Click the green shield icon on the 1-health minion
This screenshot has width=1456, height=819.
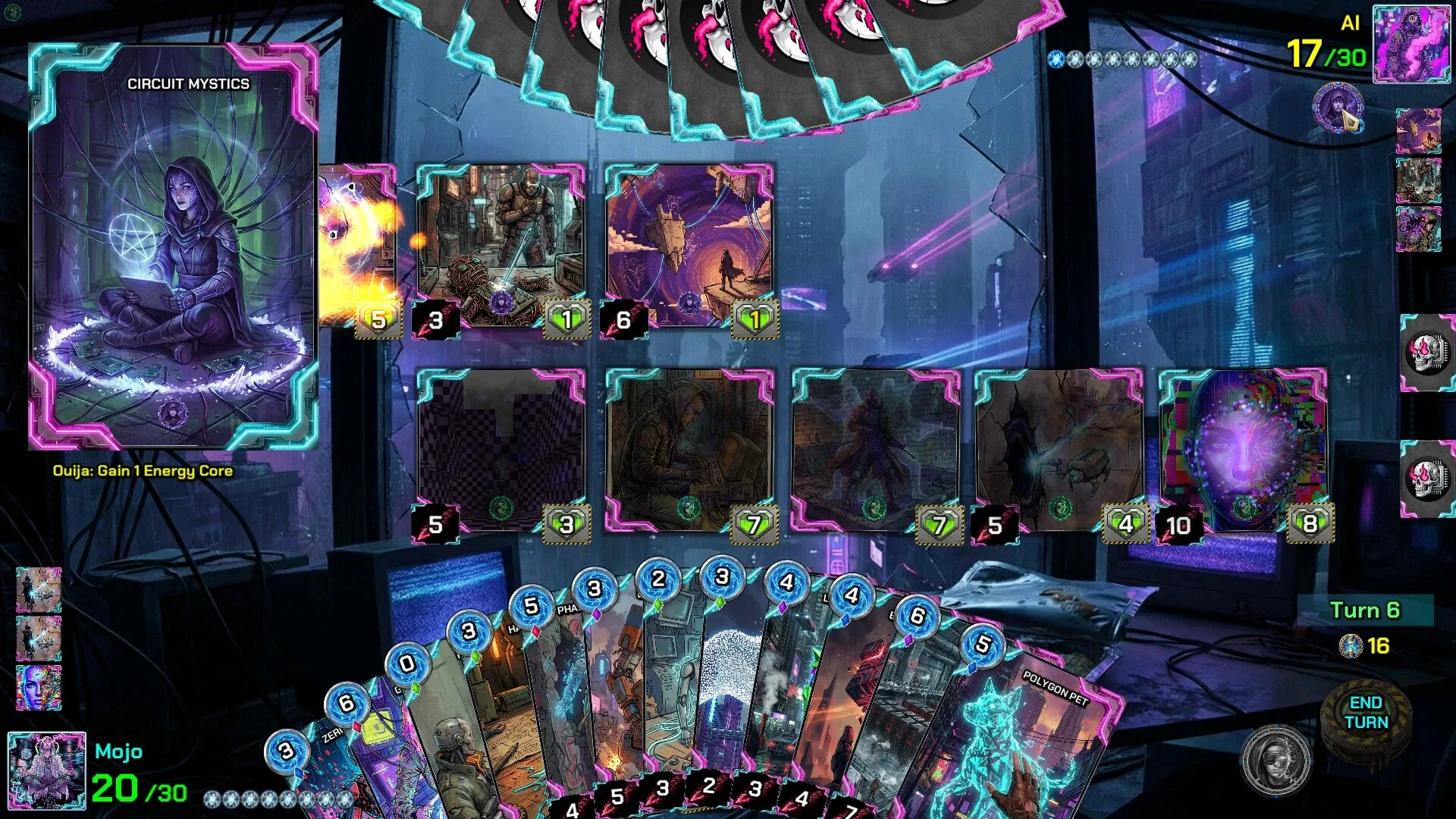566,318
